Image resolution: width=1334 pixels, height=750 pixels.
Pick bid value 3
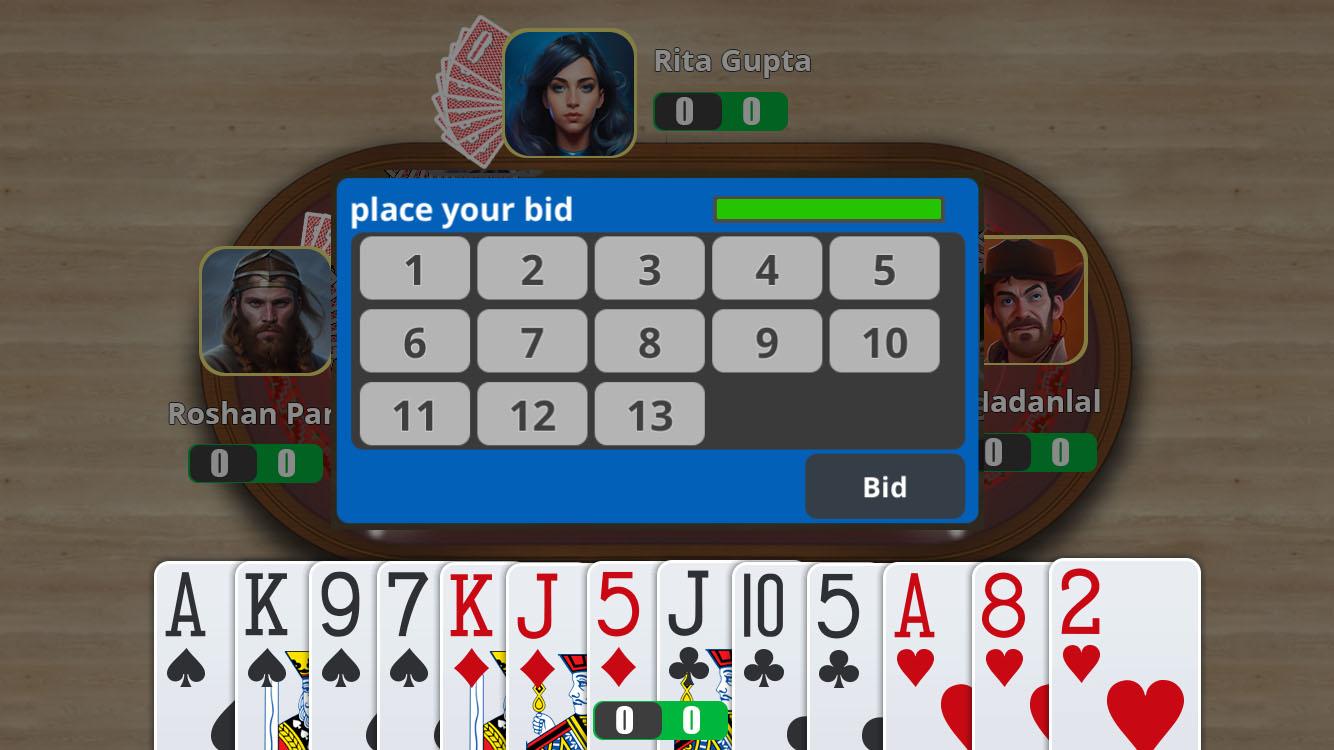[x=650, y=268]
